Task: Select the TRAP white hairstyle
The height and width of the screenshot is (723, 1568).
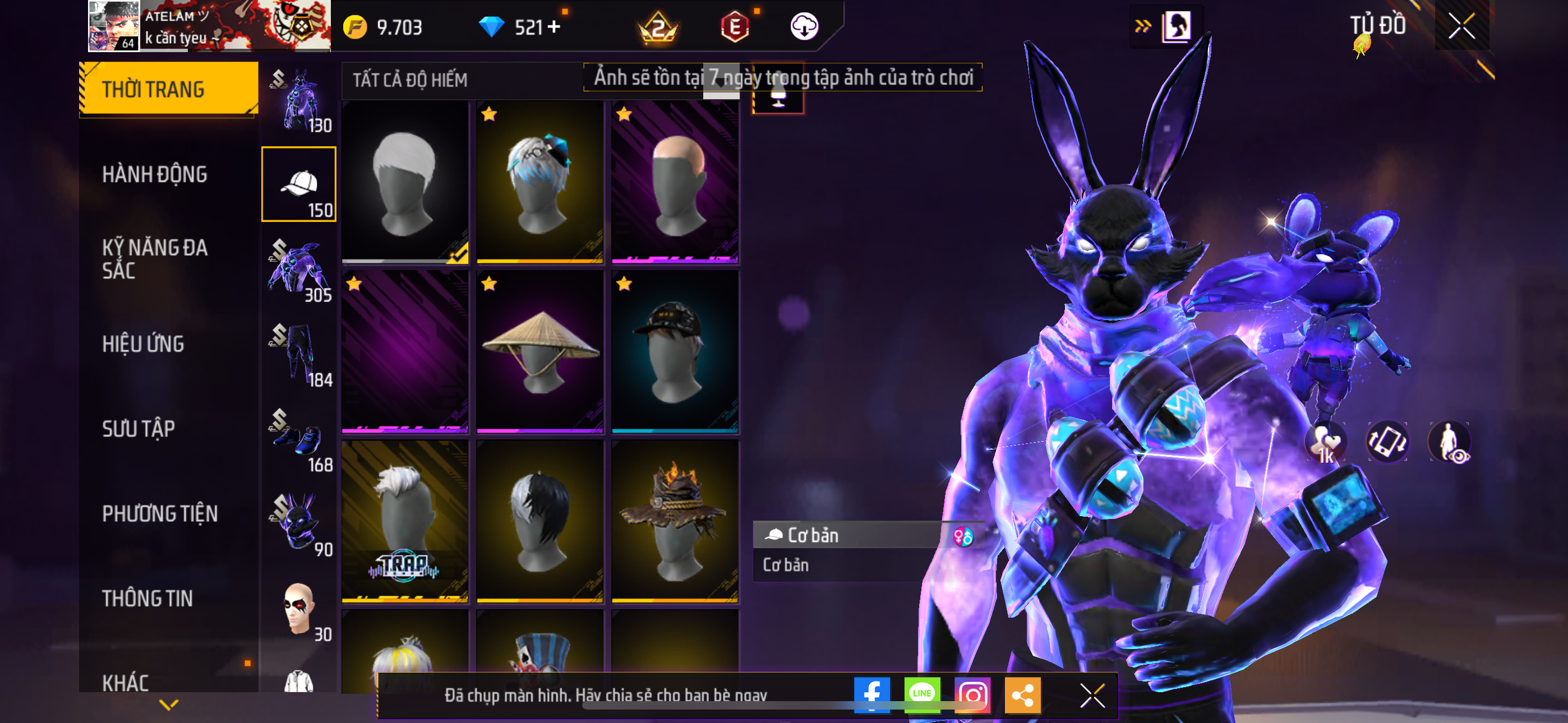Action: click(405, 521)
